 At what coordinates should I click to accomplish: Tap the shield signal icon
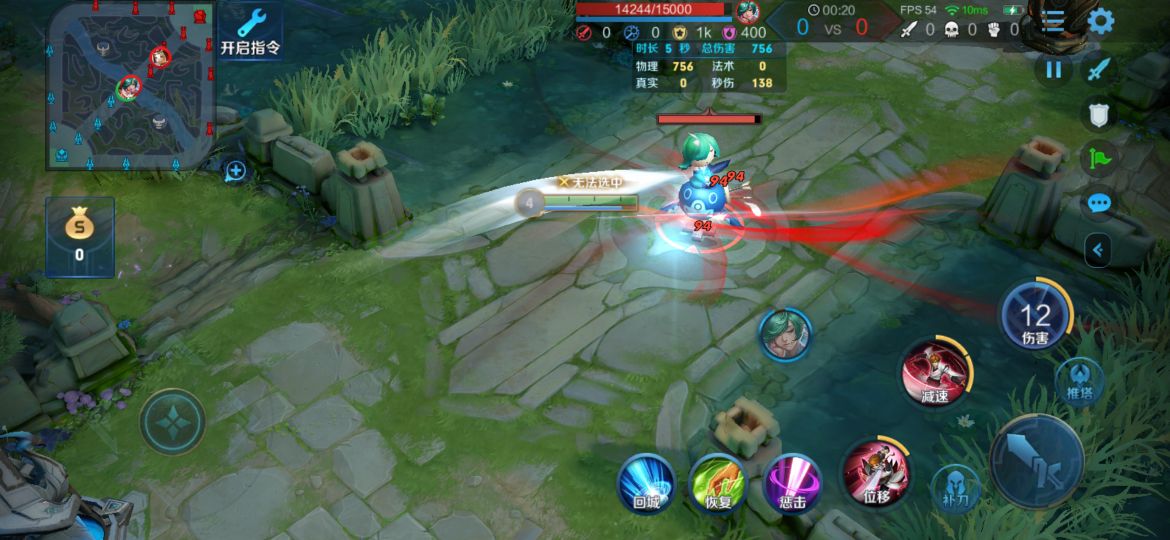1099,115
